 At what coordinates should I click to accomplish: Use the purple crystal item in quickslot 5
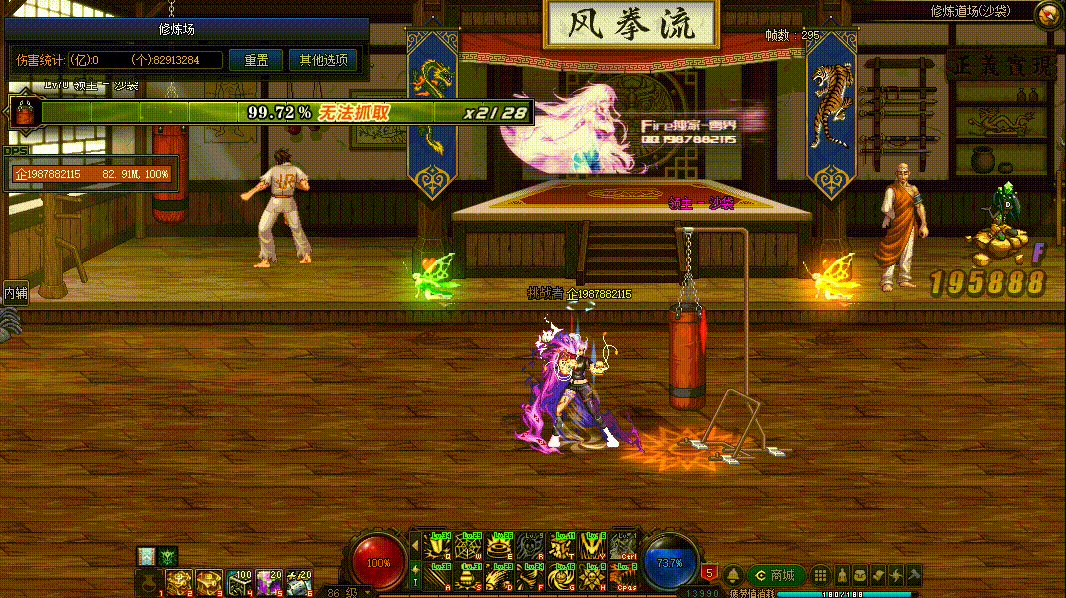coord(269,581)
